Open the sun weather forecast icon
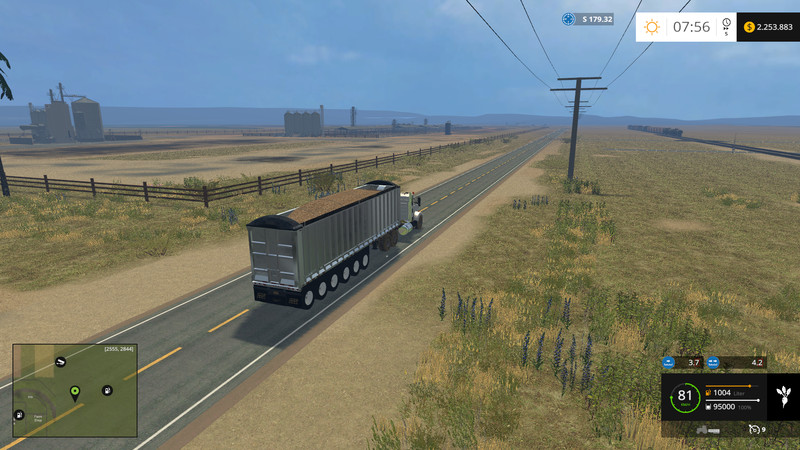 point(652,27)
